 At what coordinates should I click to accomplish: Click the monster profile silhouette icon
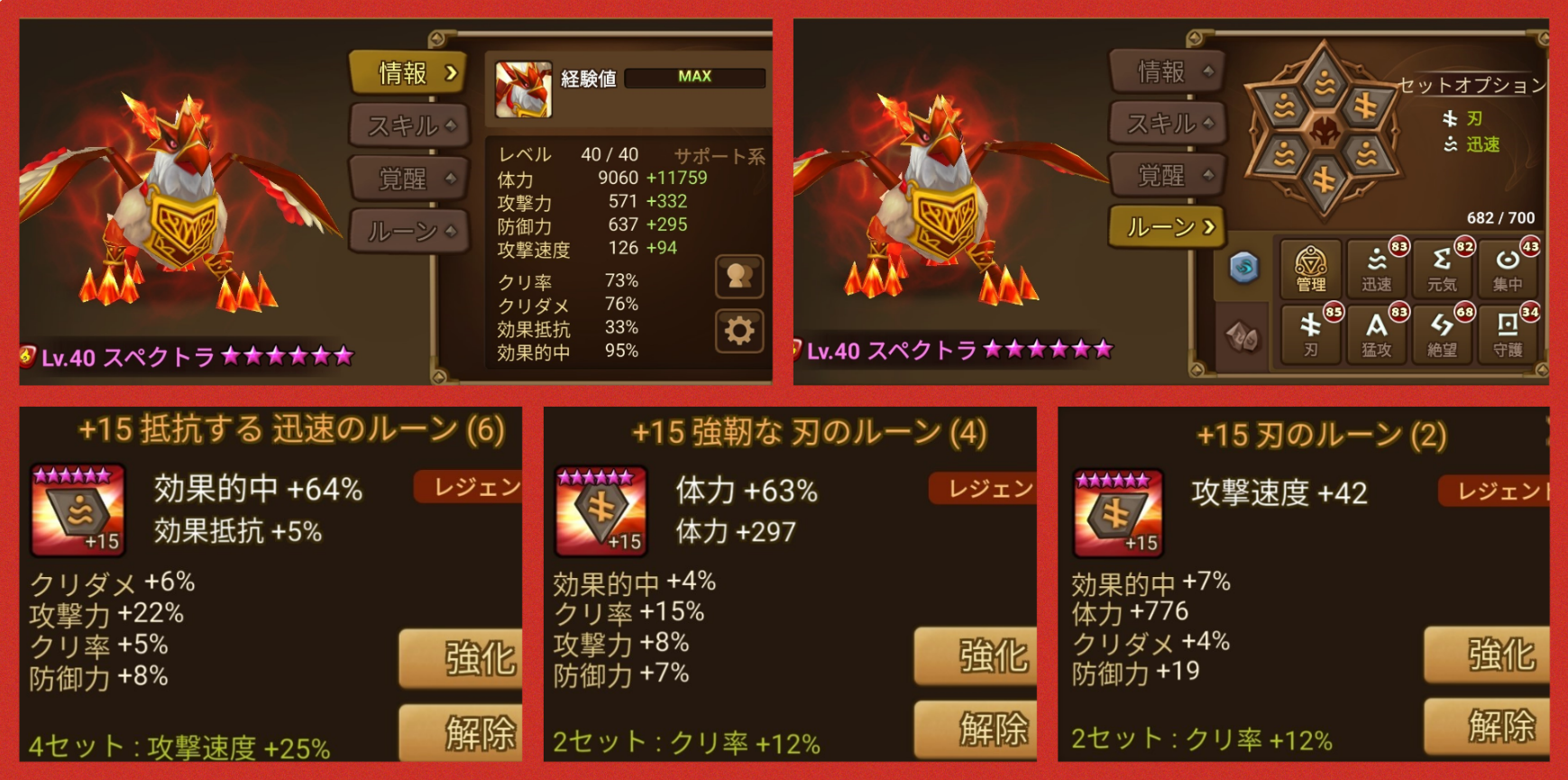tap(739, 277)
